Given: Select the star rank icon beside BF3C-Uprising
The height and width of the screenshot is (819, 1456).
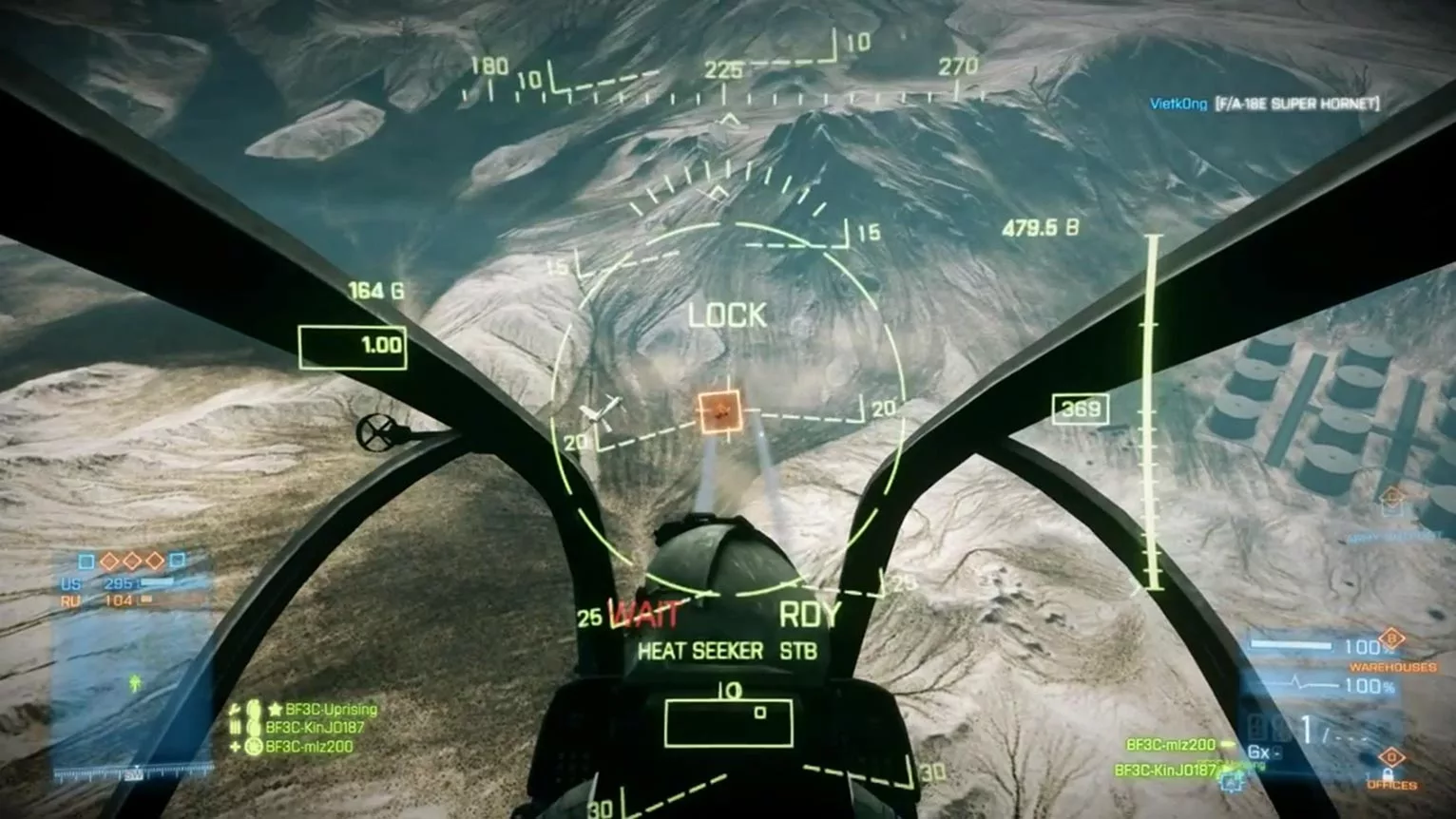Looking at the screenshot, I should click(274, 709).
